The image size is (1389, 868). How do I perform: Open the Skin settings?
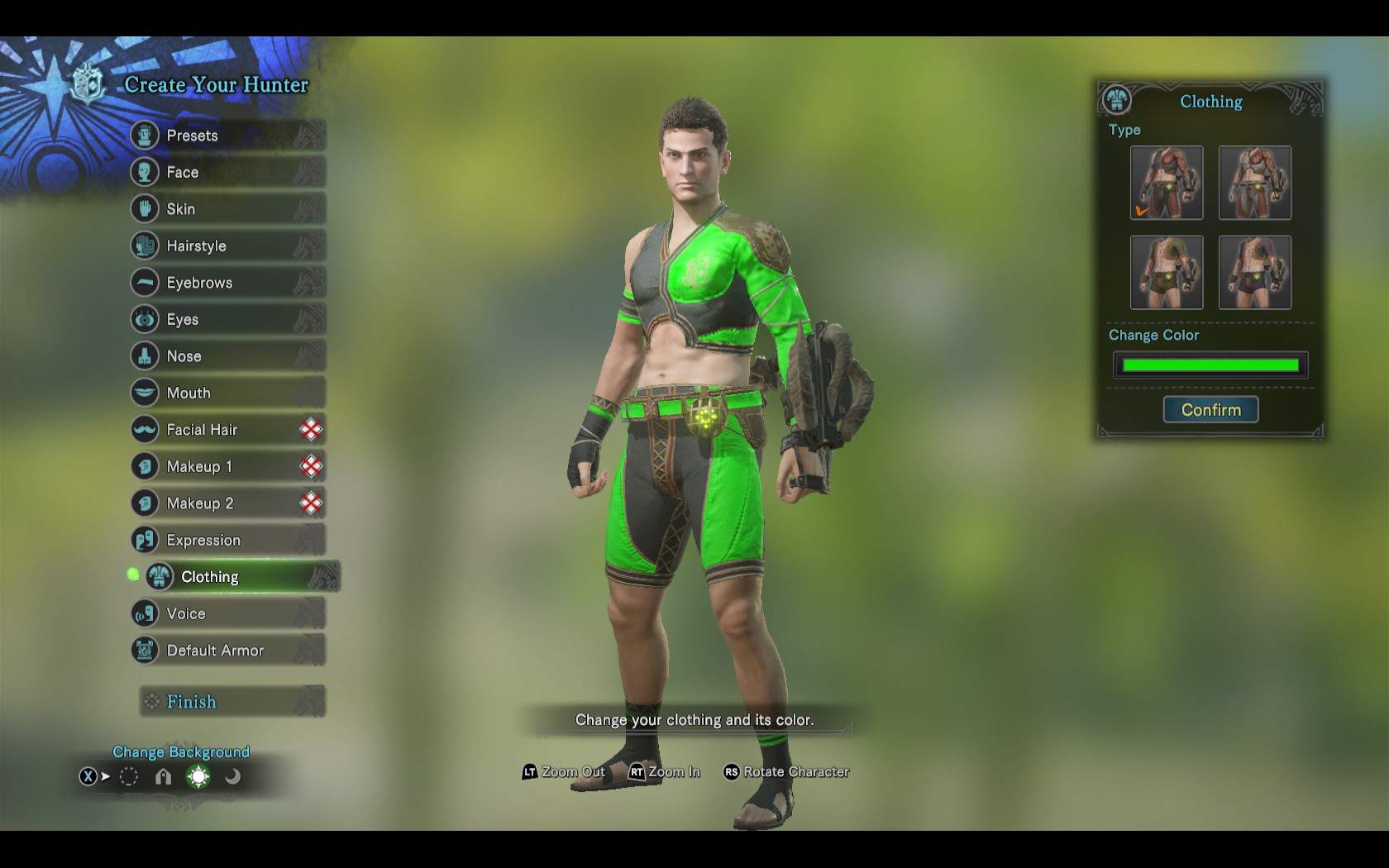pyautogui.click(x=227, y=209)
